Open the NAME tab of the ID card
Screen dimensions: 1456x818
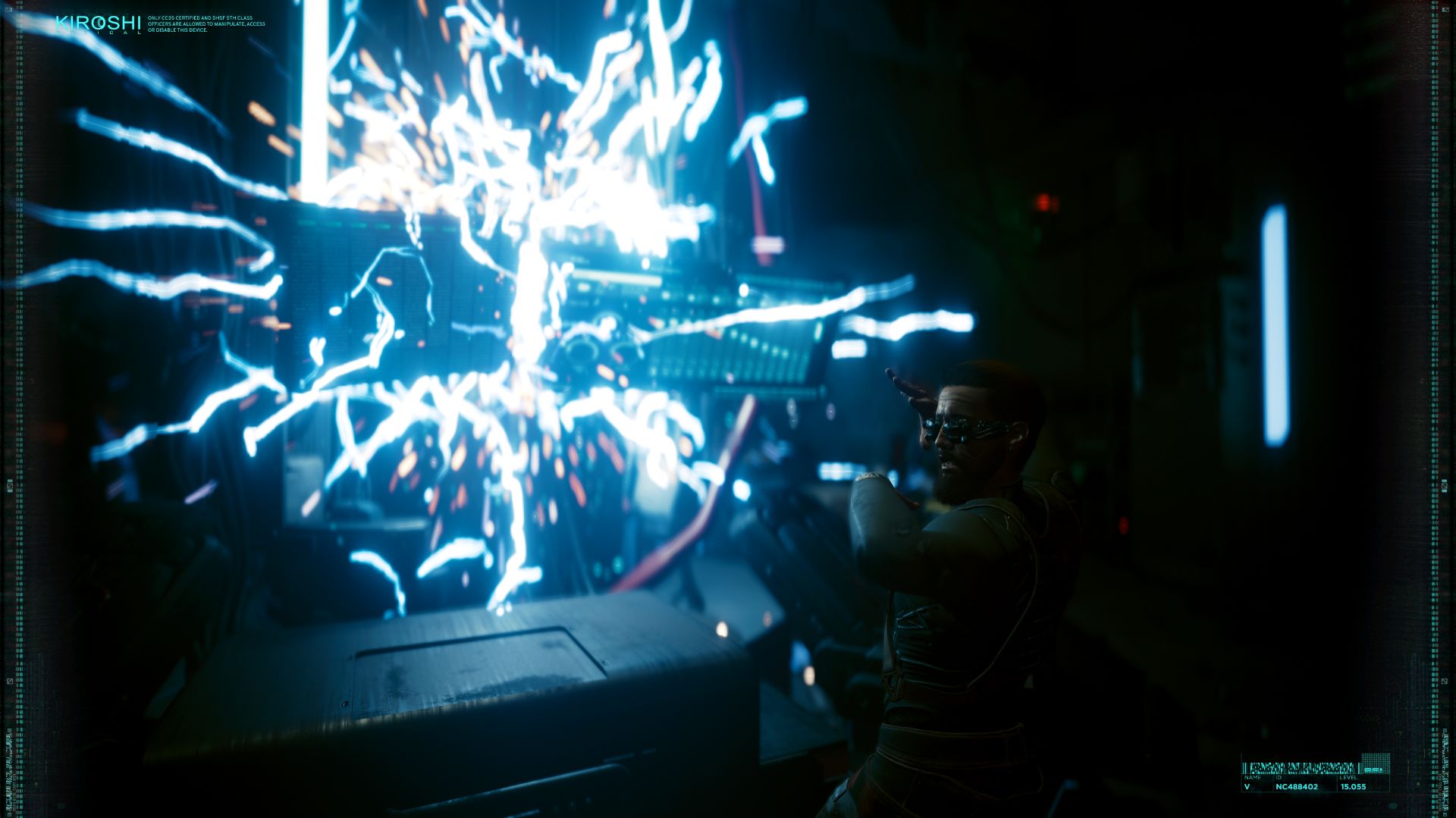1253,777
